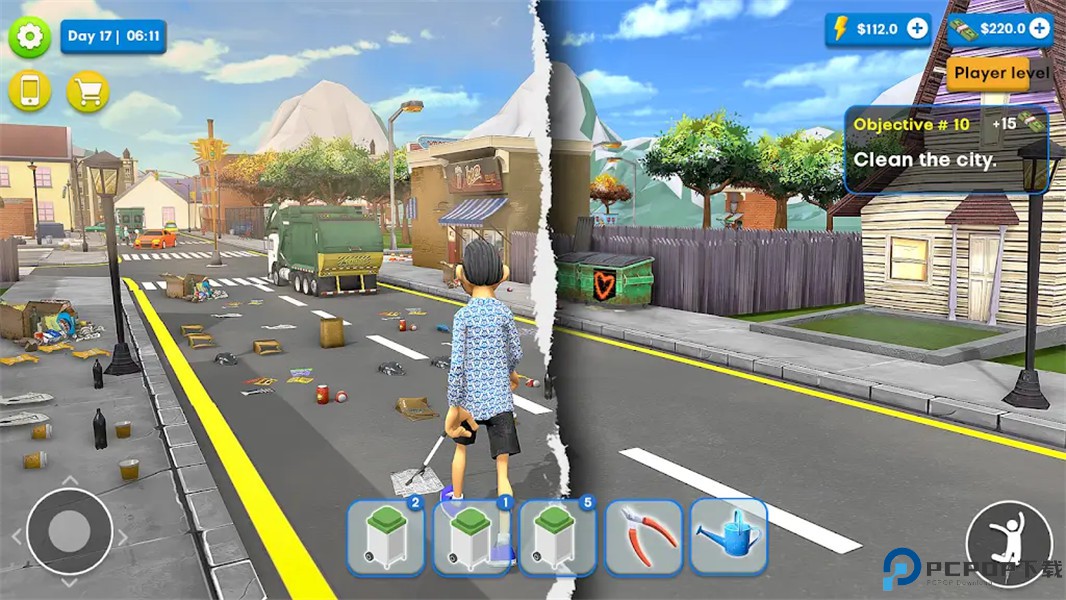Select the trash bin slot with count 5
The width and height of the screenshot is (1066, 600).
click(x=557, y=538)
